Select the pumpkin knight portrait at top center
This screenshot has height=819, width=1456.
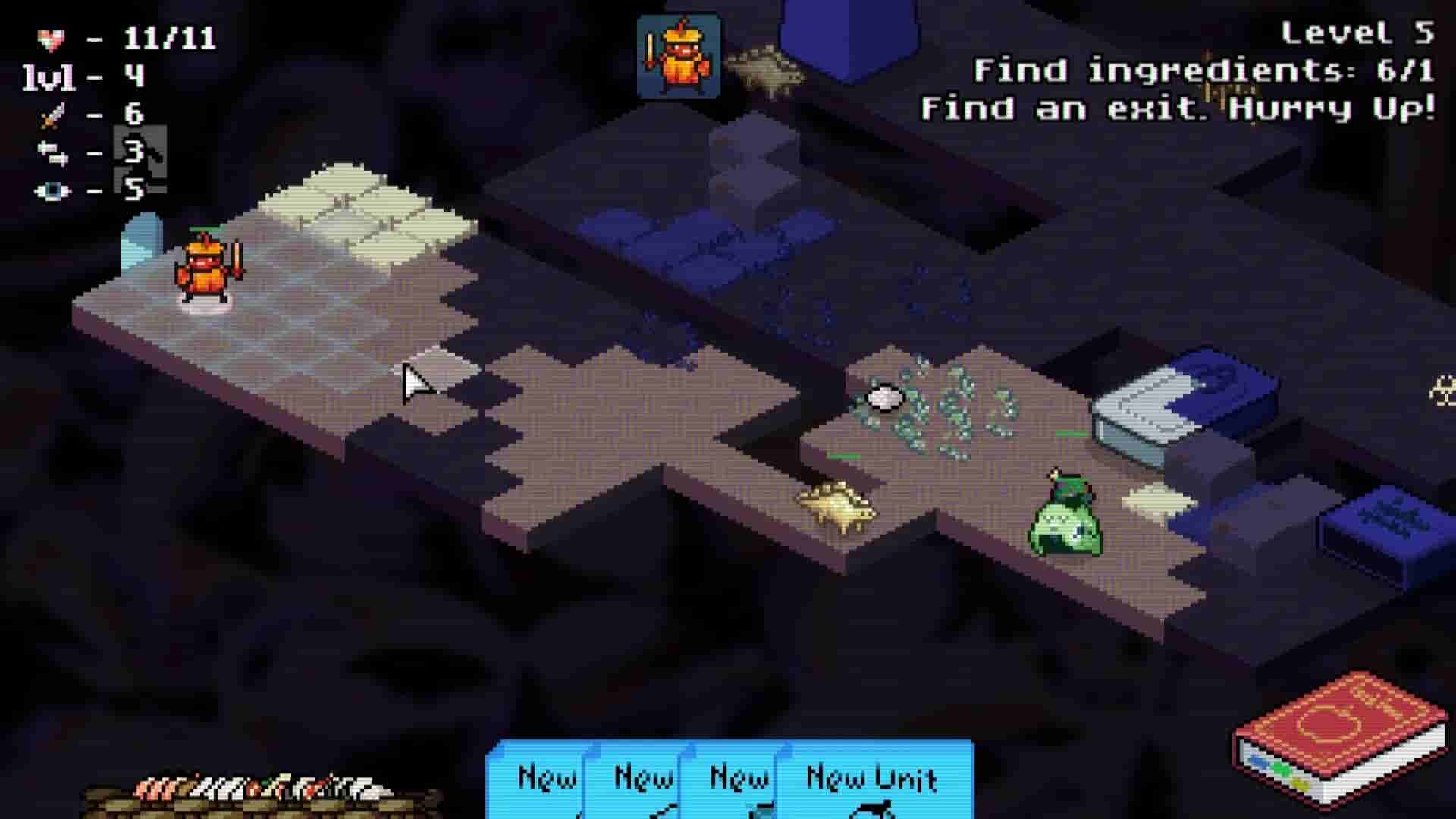click(679, 53)
